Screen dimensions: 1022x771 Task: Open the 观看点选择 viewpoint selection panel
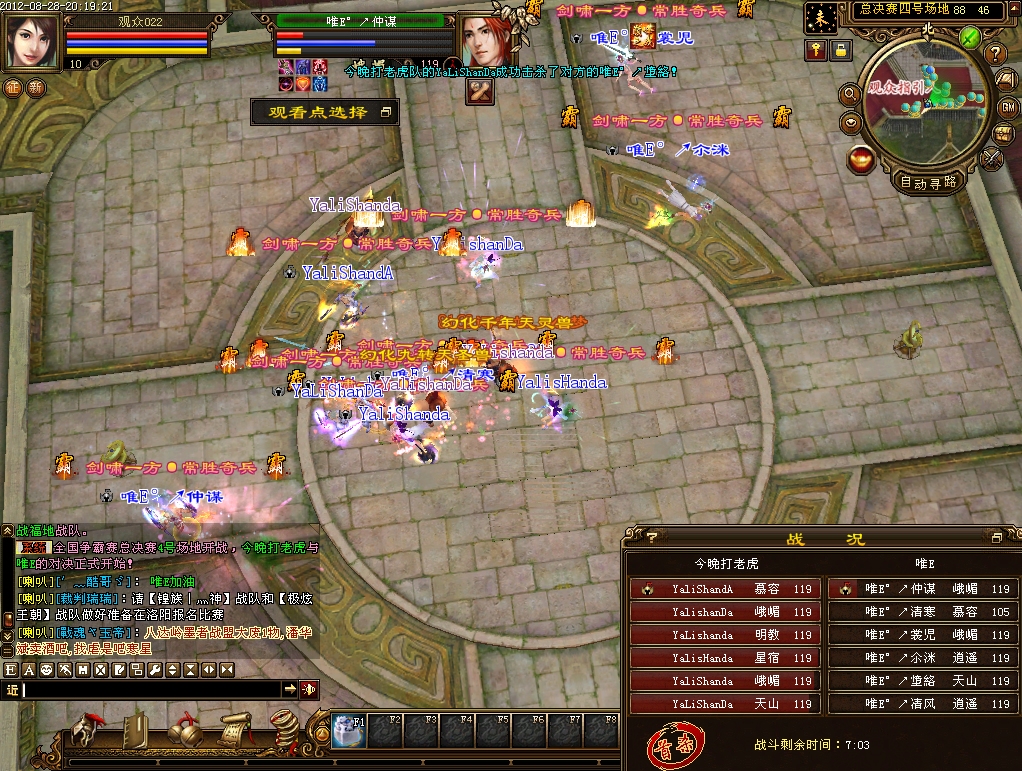tap(324, 113)
